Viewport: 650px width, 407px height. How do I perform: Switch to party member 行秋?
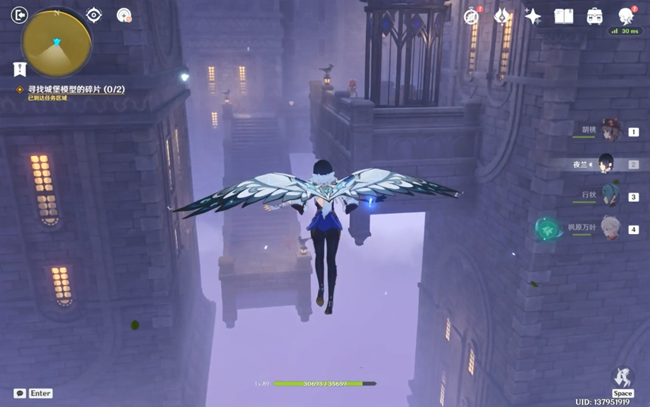pos(609,196)
